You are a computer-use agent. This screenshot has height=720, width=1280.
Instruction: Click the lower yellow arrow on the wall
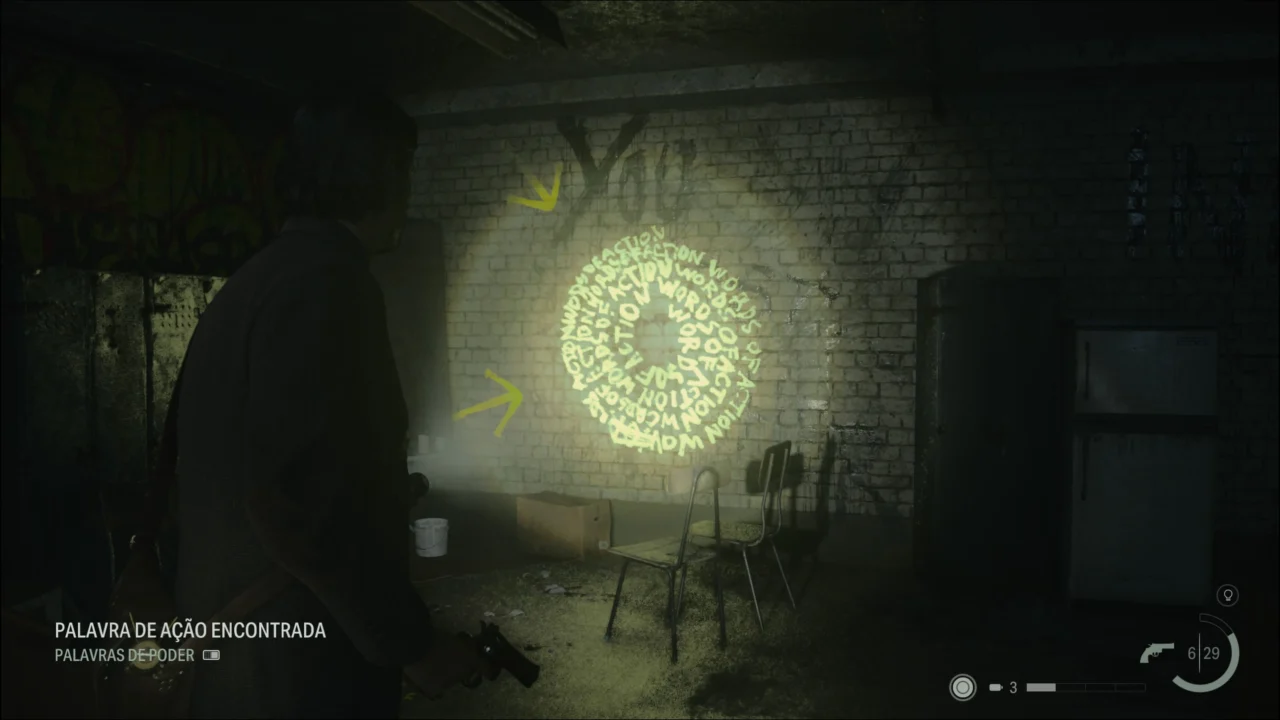coord(497,400)
